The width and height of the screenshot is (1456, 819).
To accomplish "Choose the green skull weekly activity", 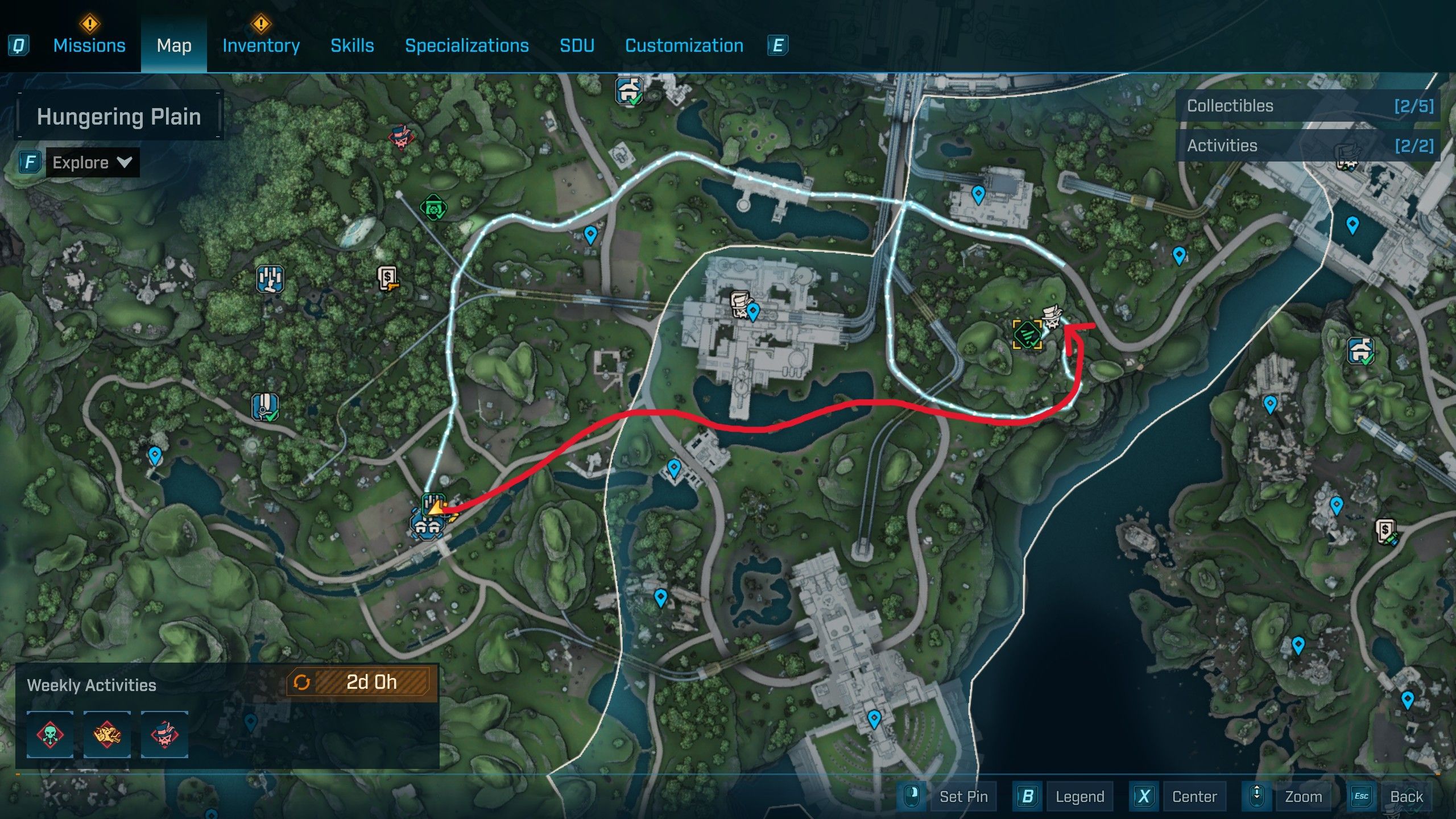I will (50, 734).
